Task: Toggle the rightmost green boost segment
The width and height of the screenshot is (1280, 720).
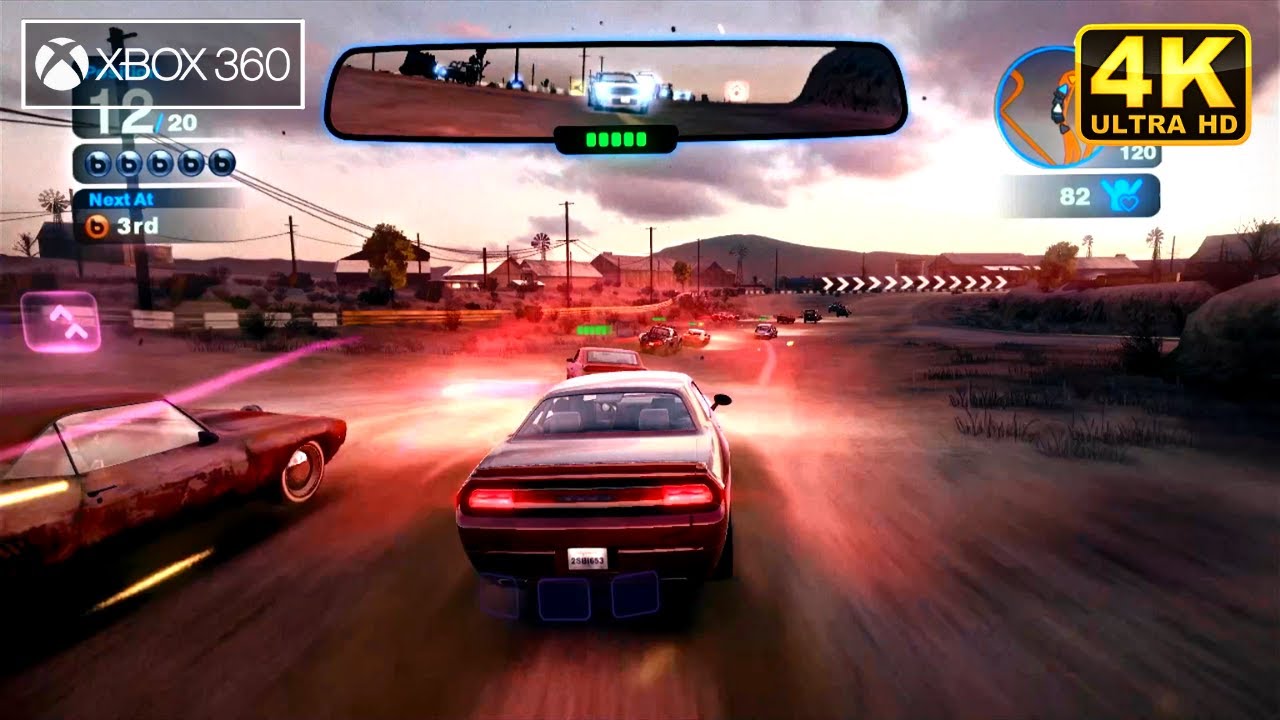Action: pos(641,139)
